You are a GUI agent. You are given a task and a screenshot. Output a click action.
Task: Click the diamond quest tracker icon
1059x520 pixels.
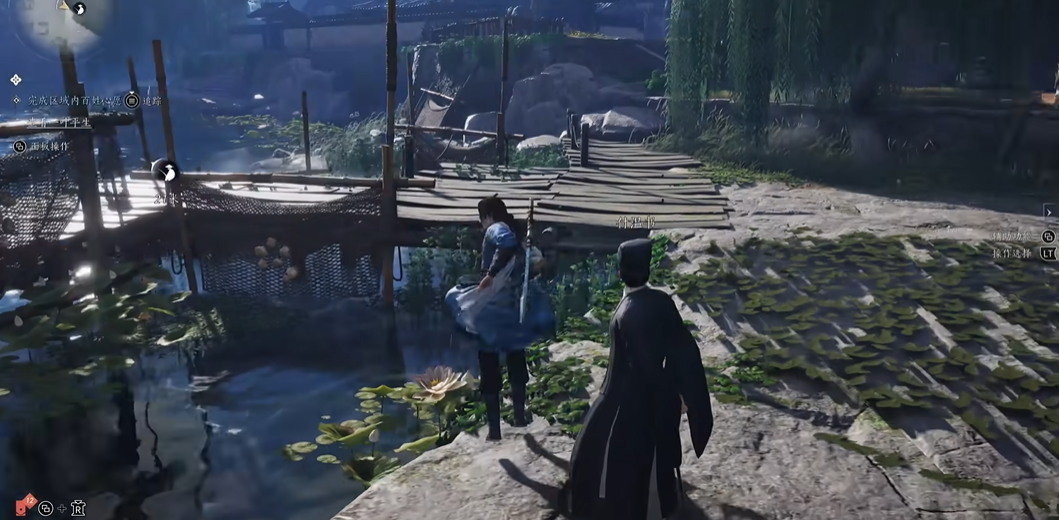click(16, 79)
